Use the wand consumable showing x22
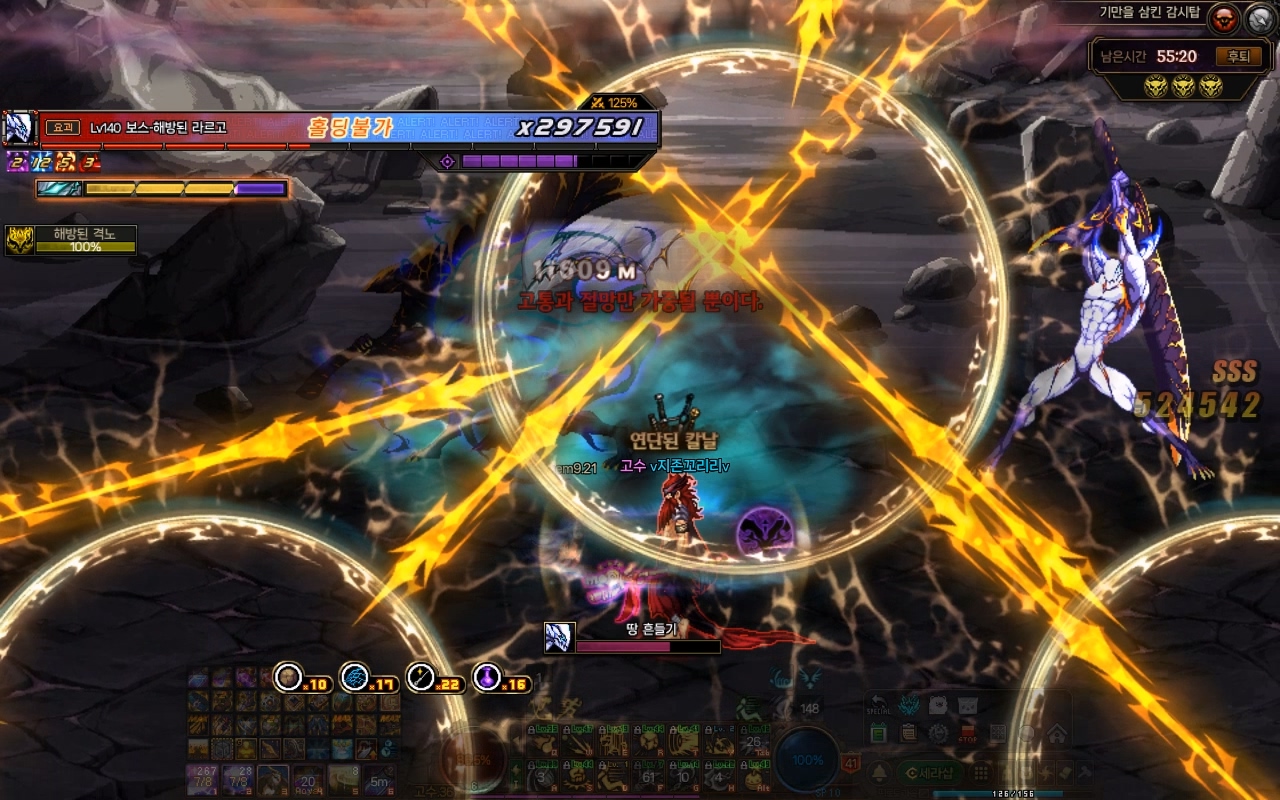Screen dimensions: 1280x800 click(421, 677)
